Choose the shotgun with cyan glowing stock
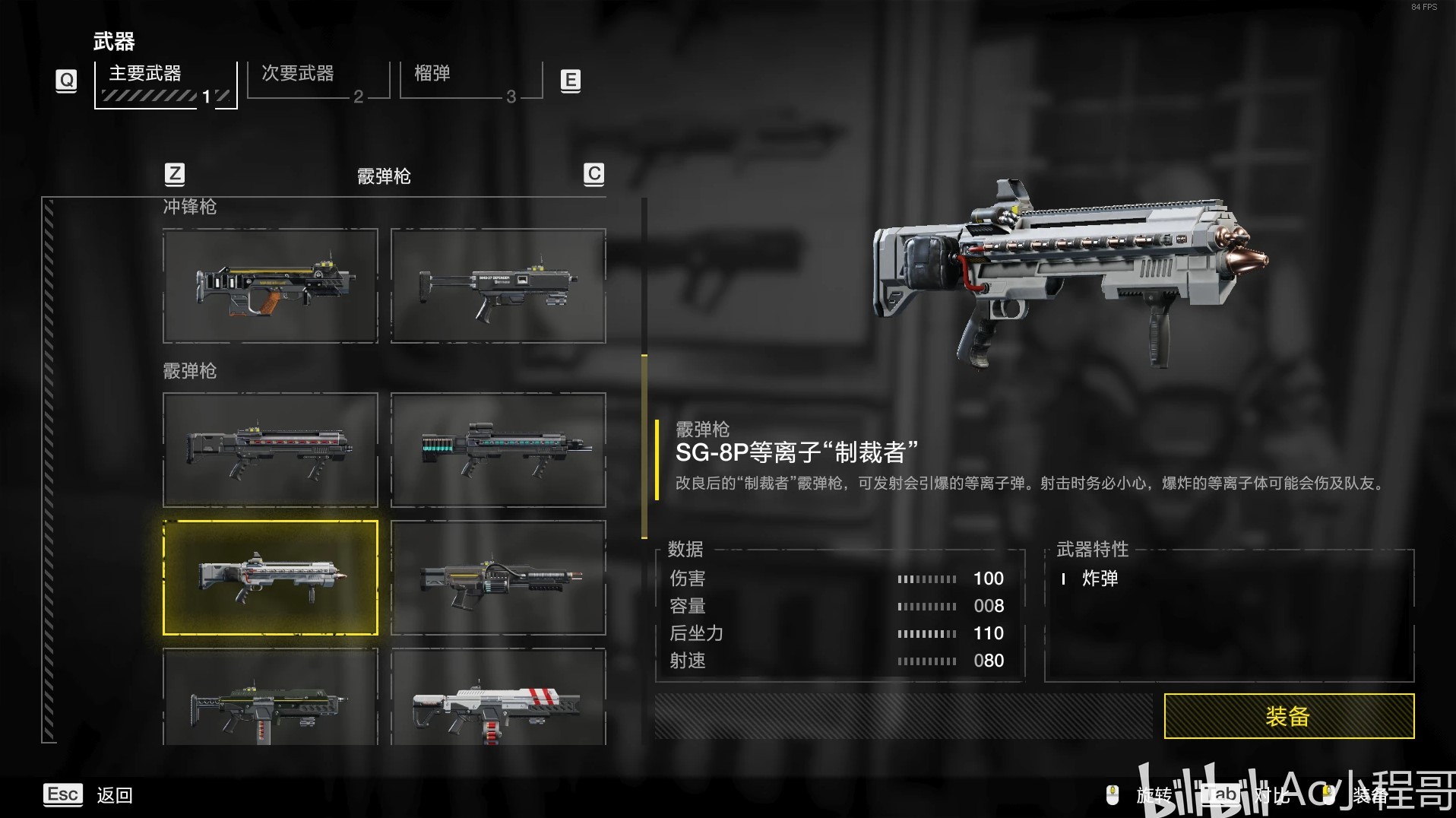Viewport: 1456px width, 818px height. click(499, 450)
